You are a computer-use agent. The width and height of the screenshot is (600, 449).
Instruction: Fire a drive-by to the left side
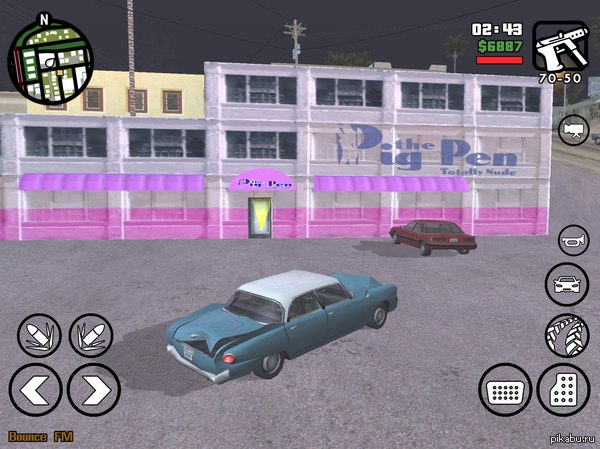38,335
